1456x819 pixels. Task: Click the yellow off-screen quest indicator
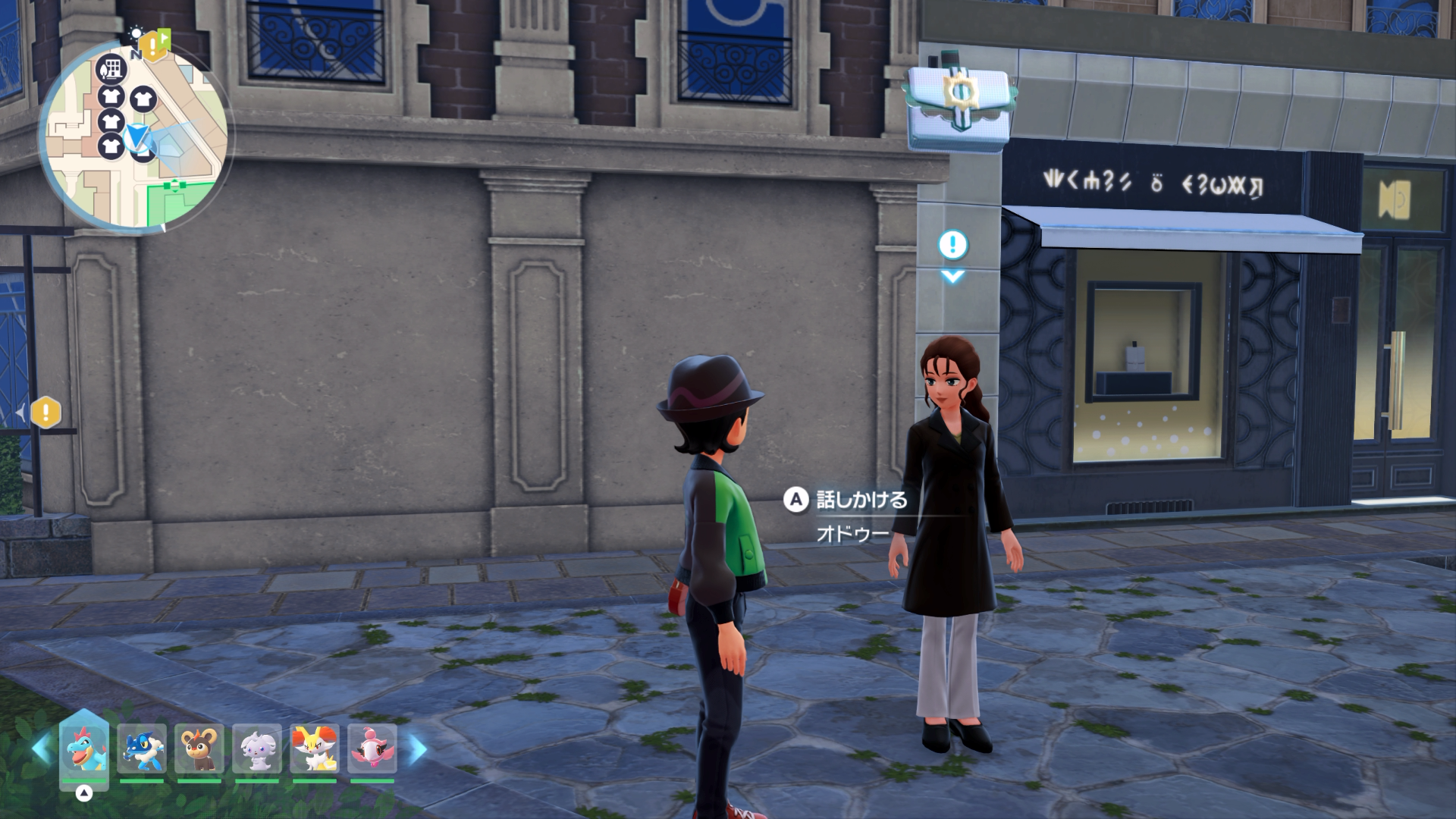pos(46,413)
